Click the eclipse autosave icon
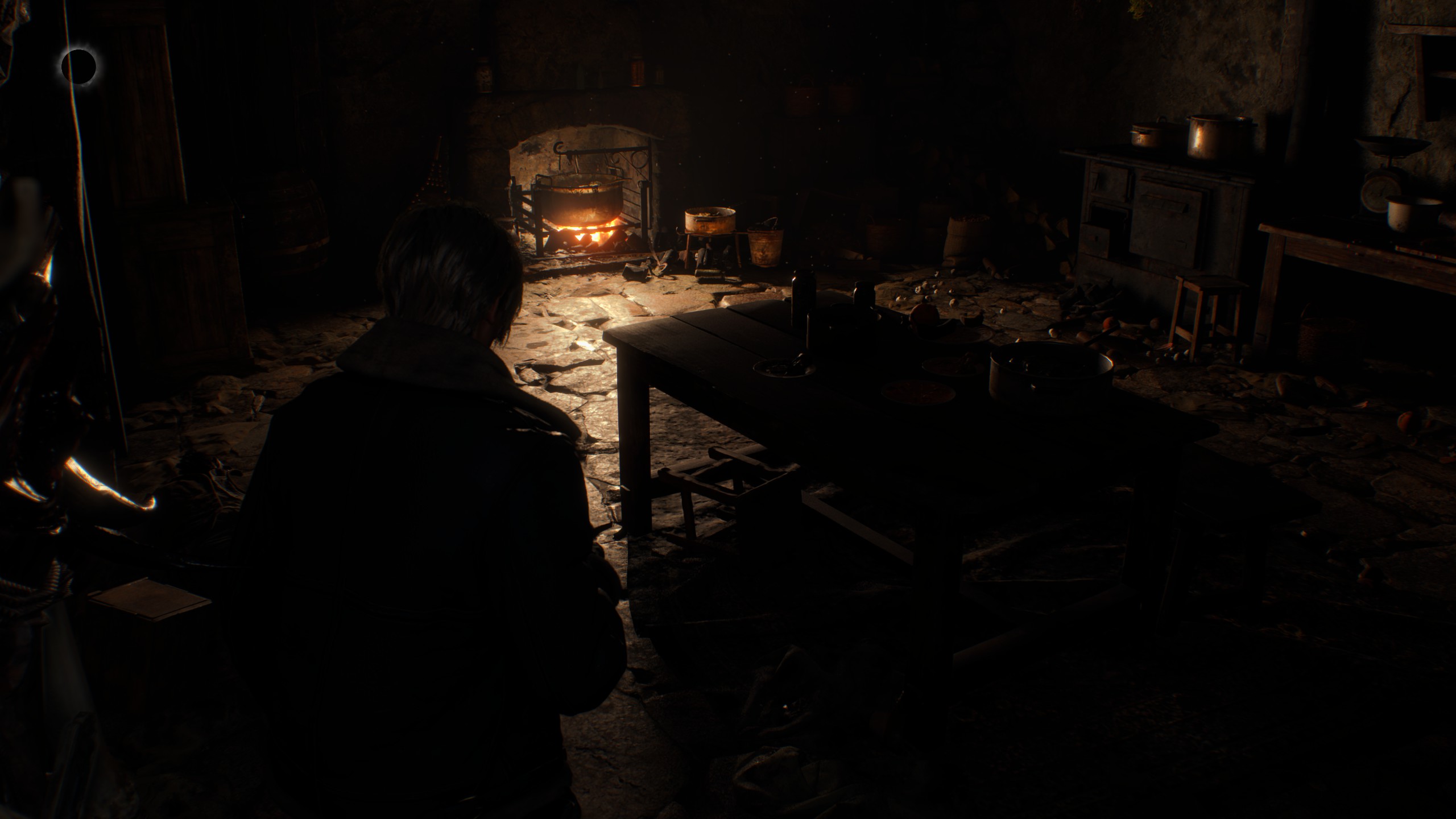Viewport: 1456px width, 819px height. (x=78, y=66)
